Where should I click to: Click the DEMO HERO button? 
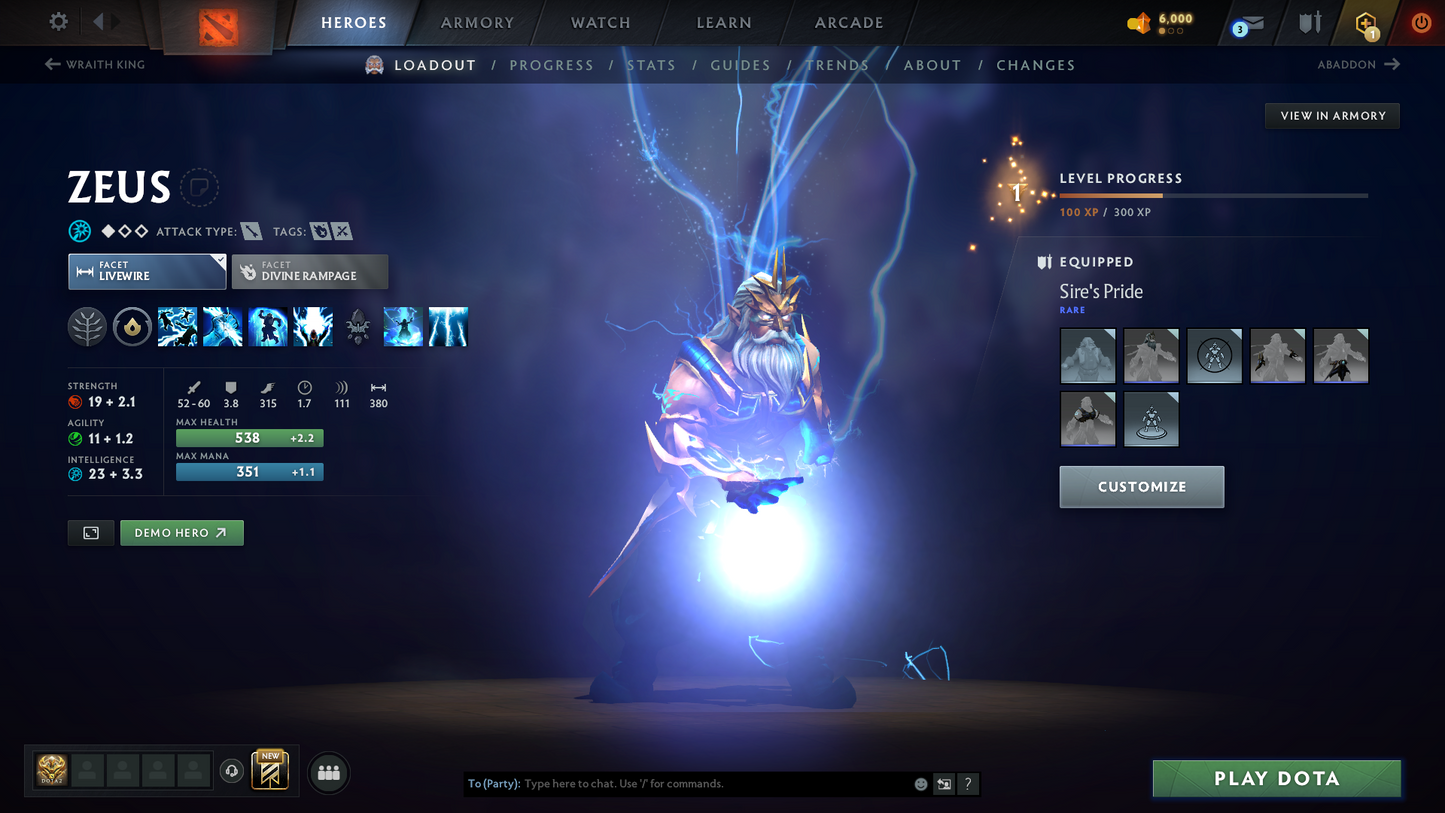181,532
